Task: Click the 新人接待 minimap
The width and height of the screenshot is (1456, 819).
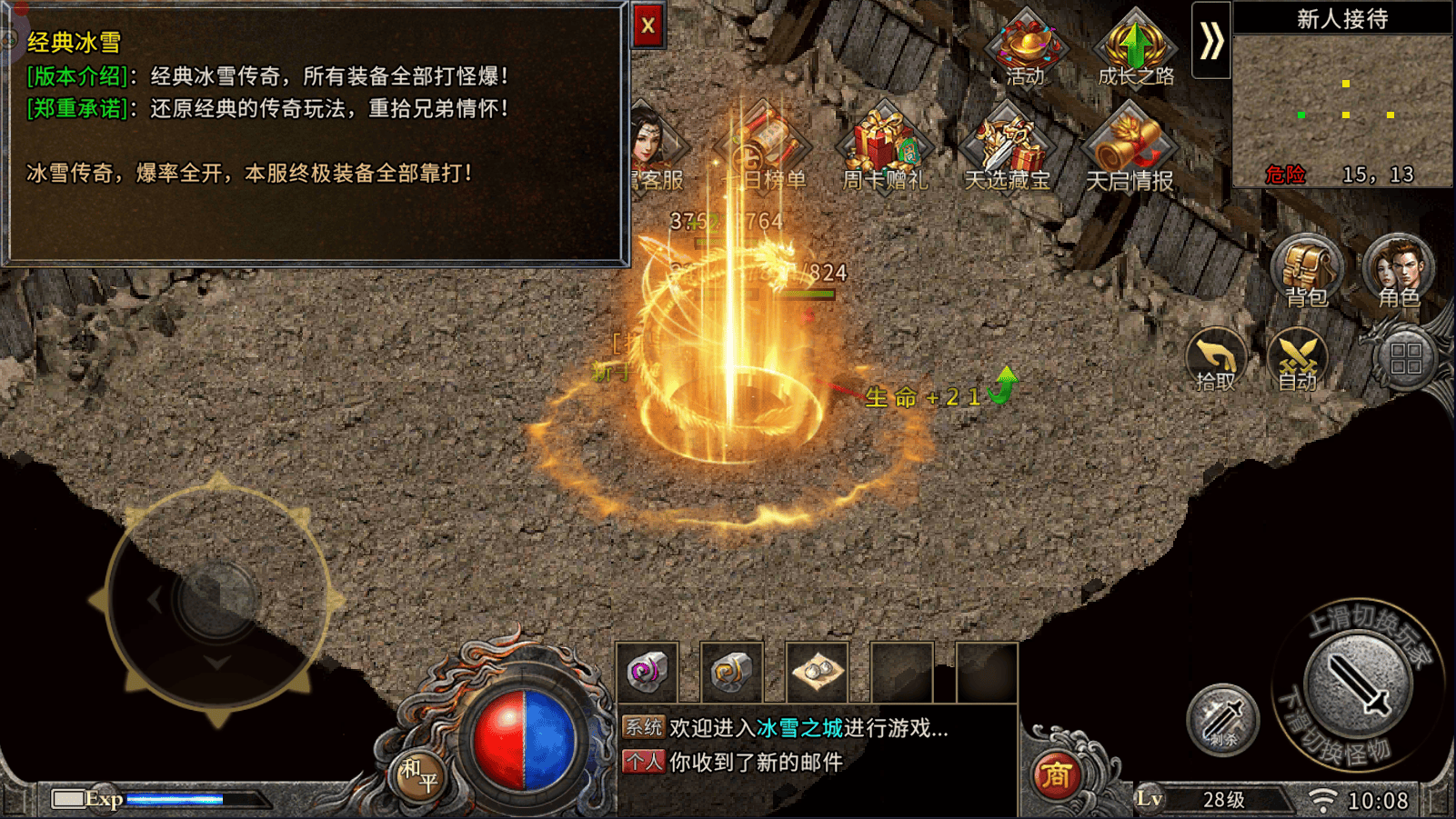Action: click(x=1342, y=109)
